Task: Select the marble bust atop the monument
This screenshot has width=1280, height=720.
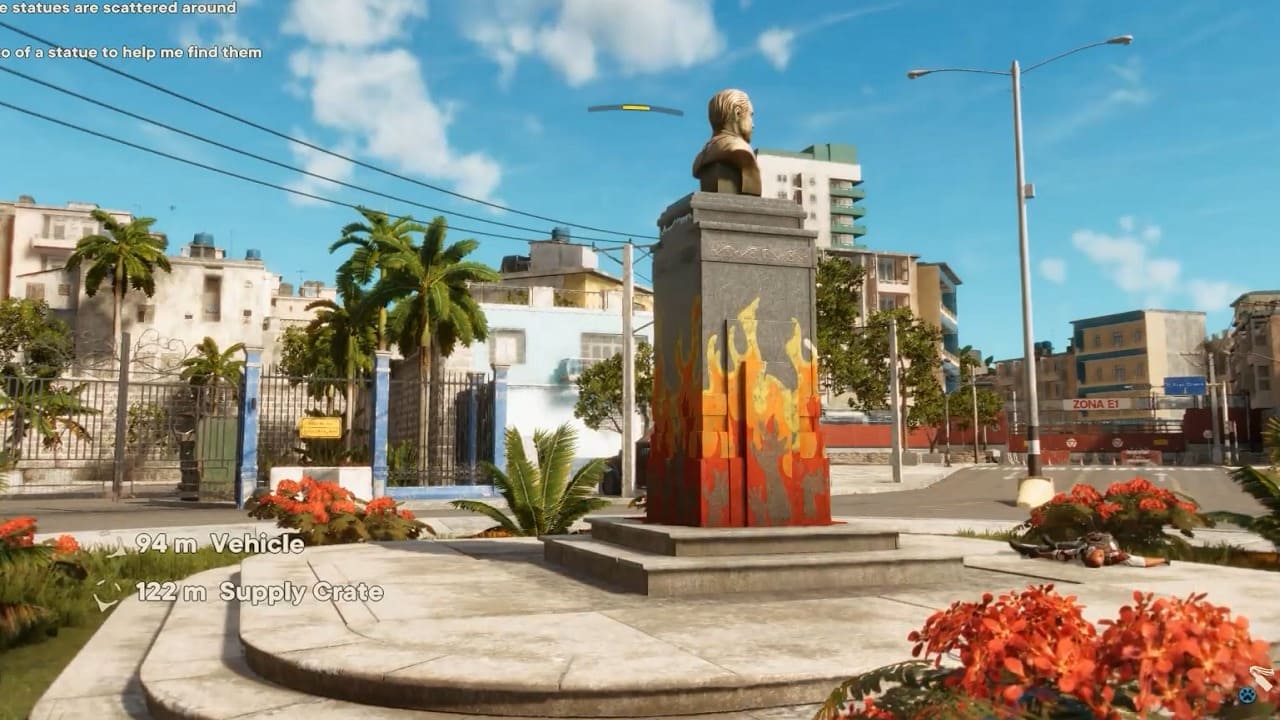Action: (x=733, y=141)
